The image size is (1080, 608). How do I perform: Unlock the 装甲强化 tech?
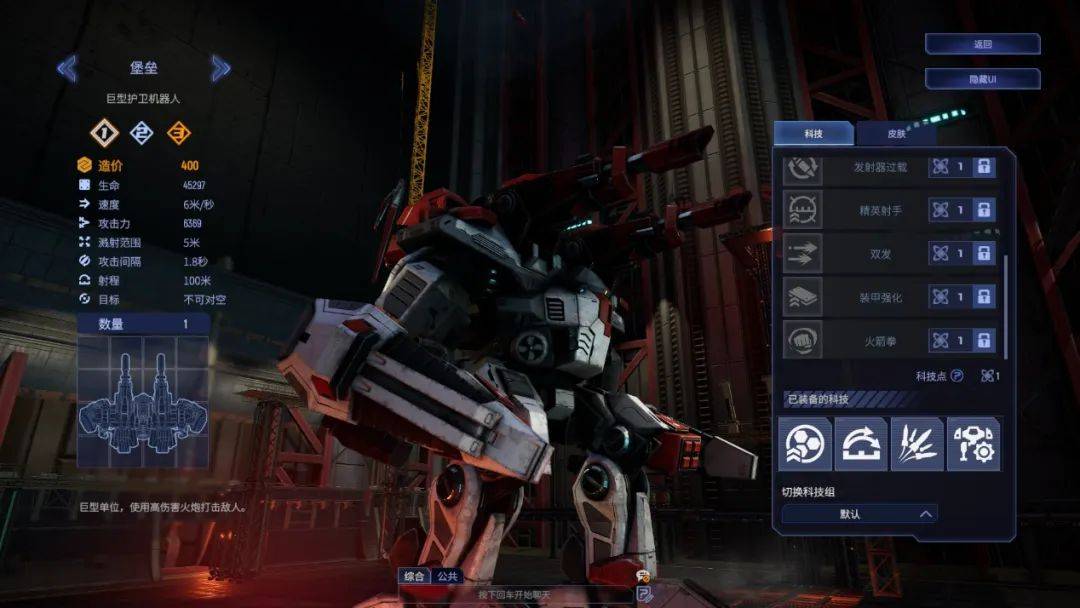click(984, 297)
